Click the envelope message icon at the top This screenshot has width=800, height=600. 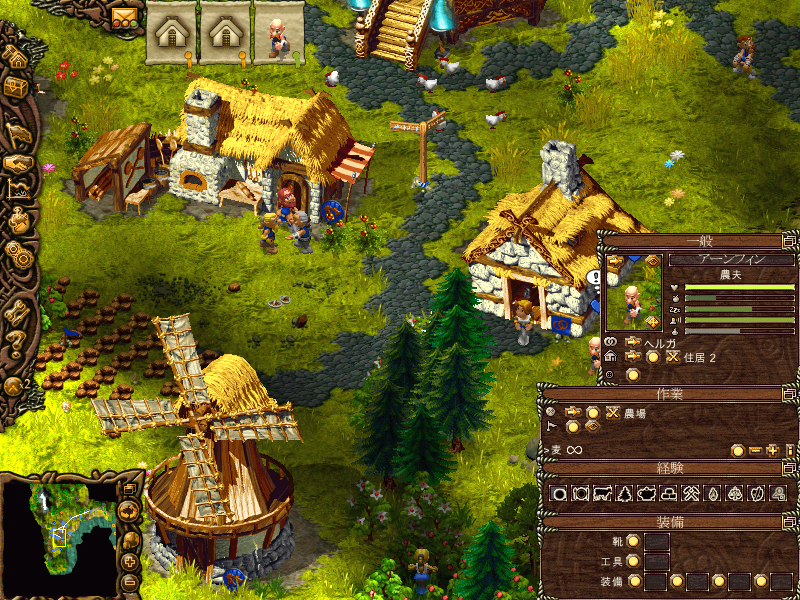tap(124, 17)
